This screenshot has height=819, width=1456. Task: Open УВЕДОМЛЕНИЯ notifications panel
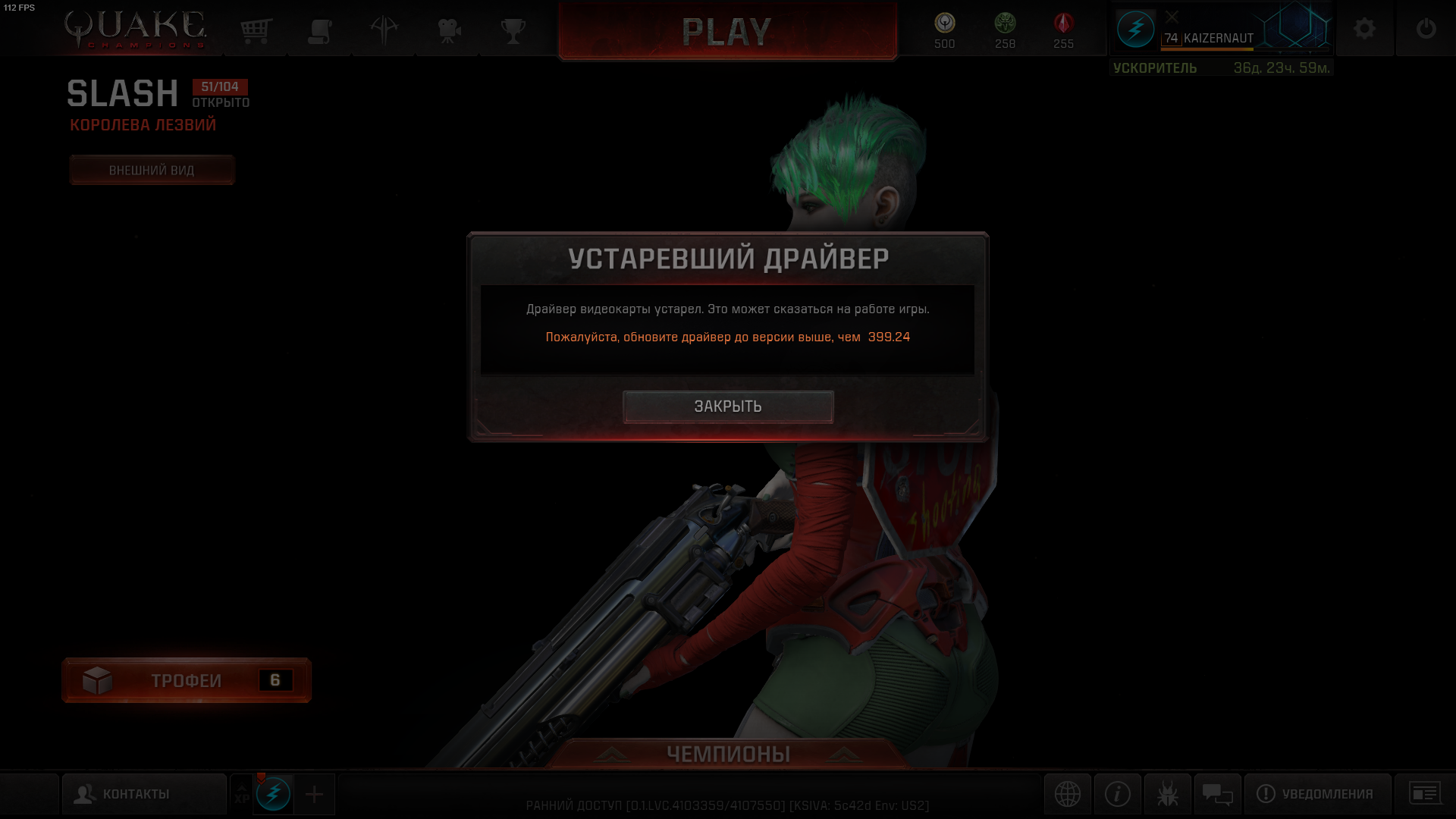1317,794
